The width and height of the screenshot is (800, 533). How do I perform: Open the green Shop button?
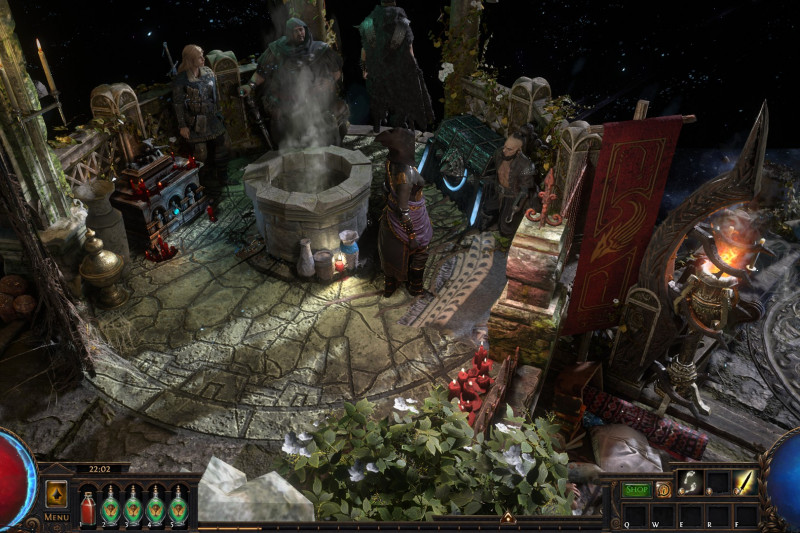tap(637, 490)
